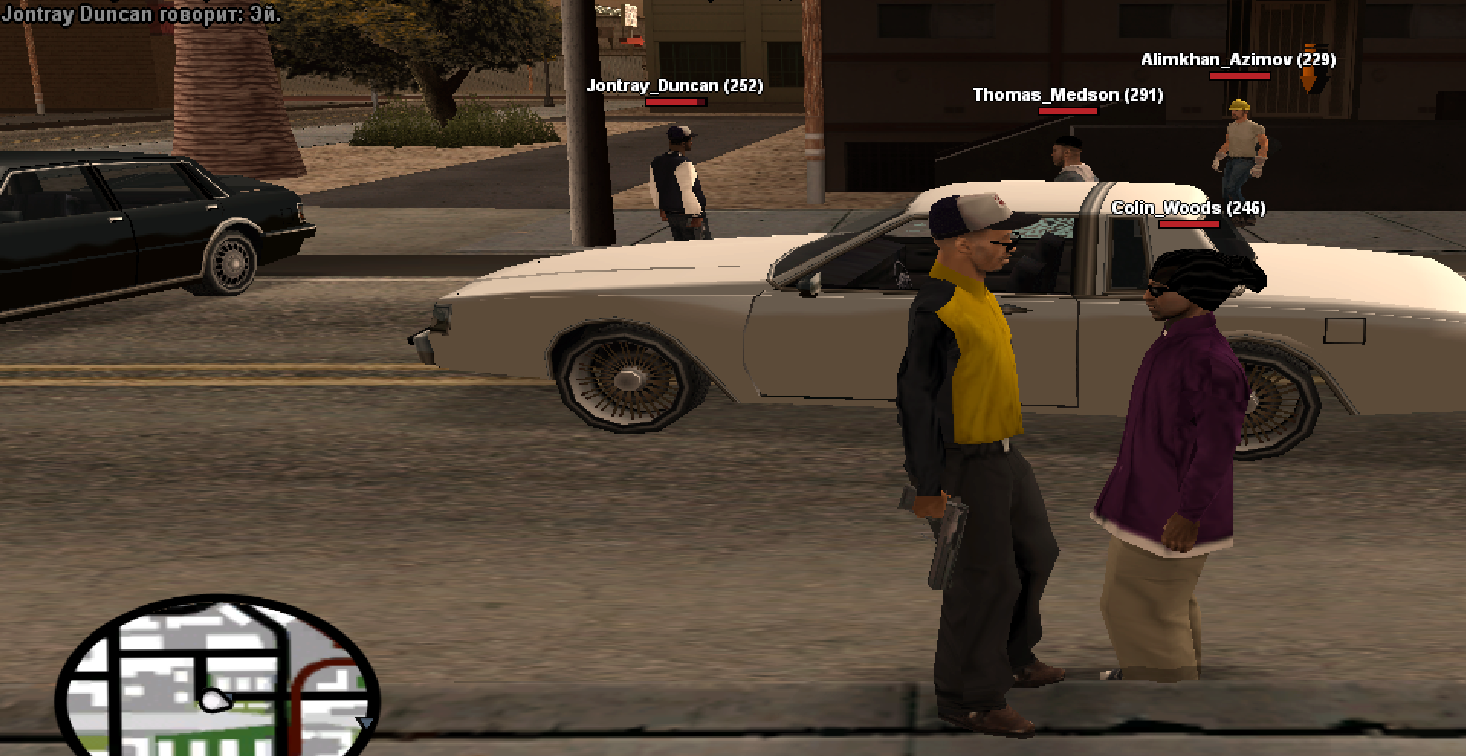
Task: Click the Jontray_Duncan (252) name tag
Action: [675, 86]
